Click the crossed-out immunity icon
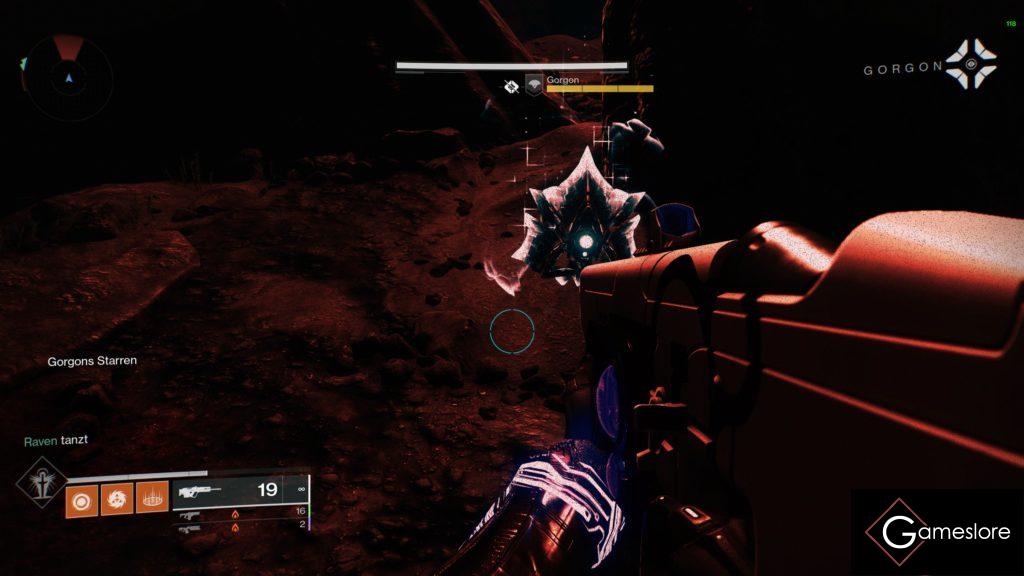This screenshot has width=1024, height=576. click(x=512, y=87)
